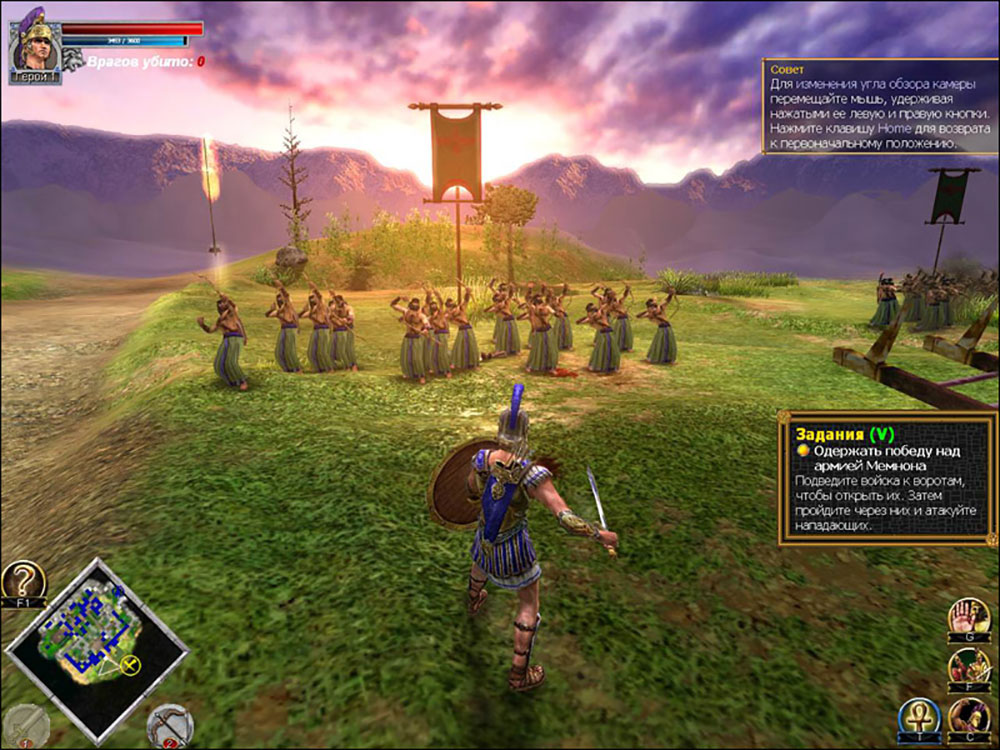Activate the flexing helmeted warrior ability
The image size is (1000, 750).
[968, 718]
